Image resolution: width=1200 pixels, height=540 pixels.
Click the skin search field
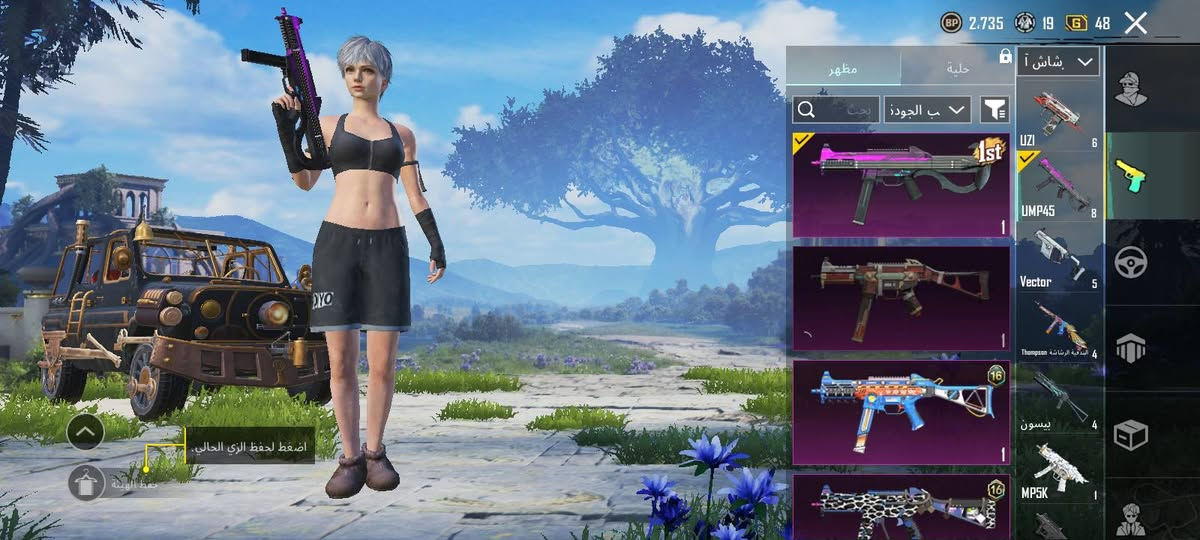836,109
